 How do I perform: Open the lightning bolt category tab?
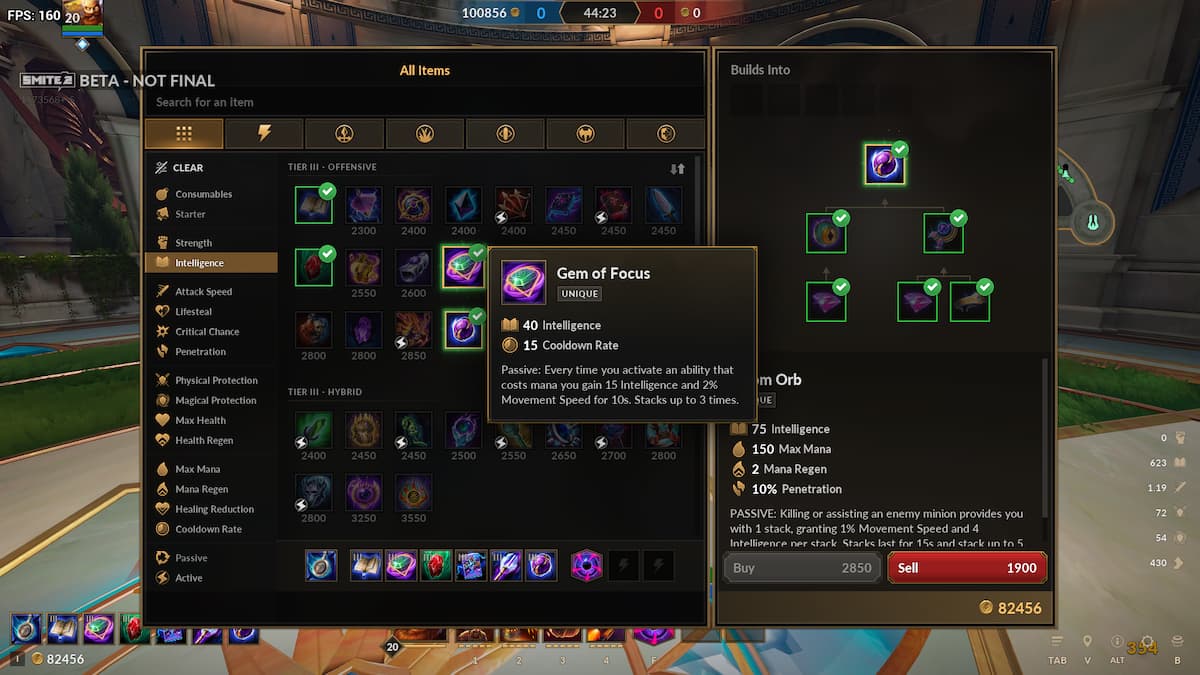(x=264, y=133)
